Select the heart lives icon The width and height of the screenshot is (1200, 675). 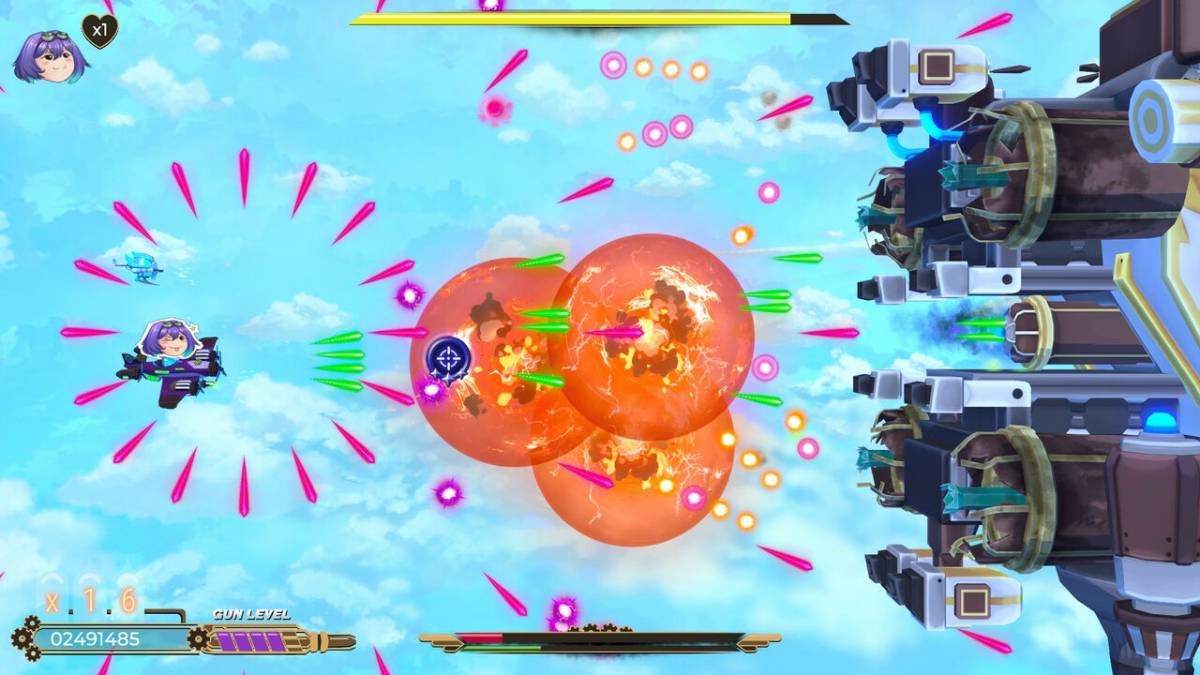[x=99, y=31]
